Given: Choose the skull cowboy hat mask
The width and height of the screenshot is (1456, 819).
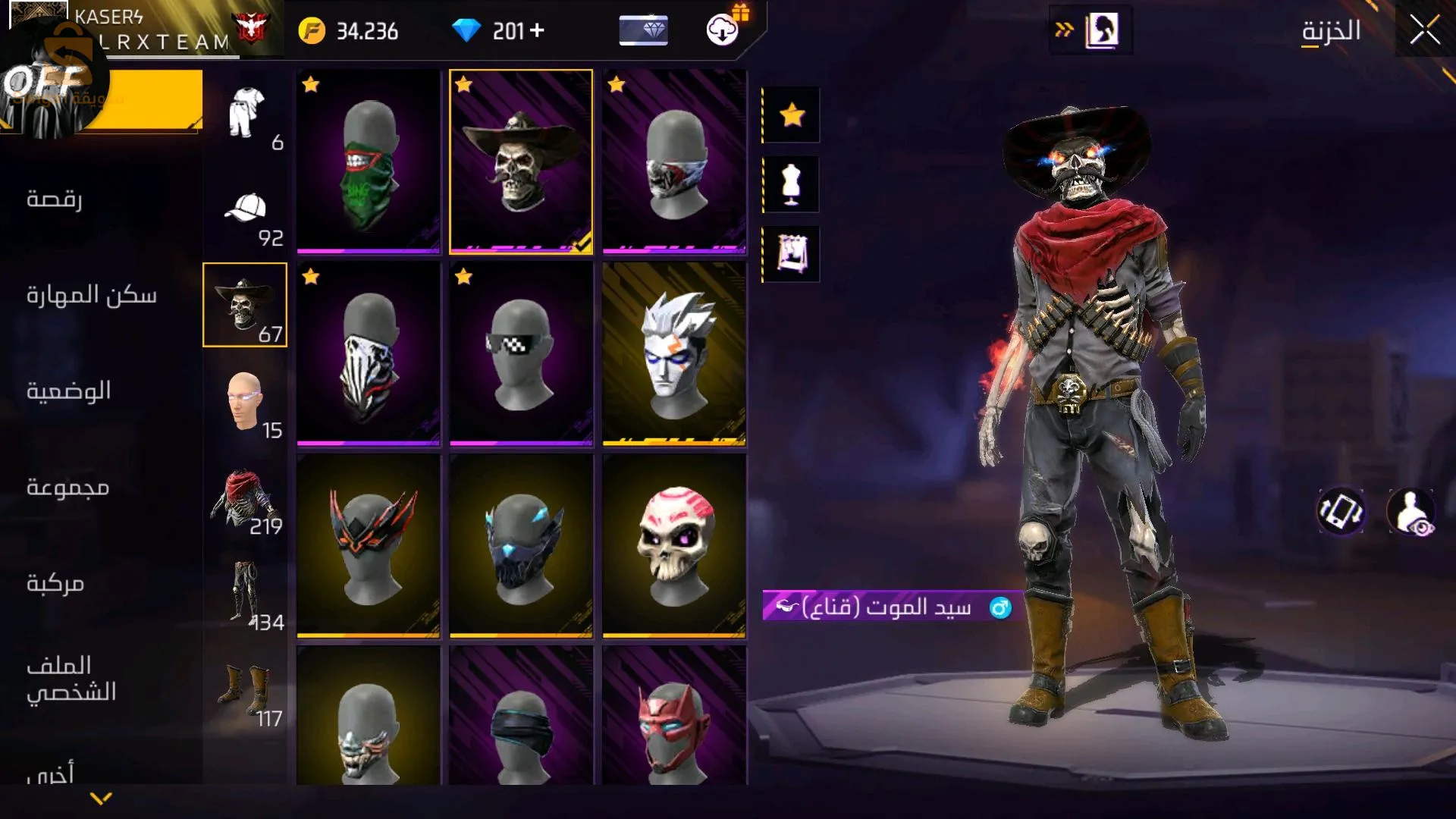Looking at the screenshot, I should coord(521,161).
